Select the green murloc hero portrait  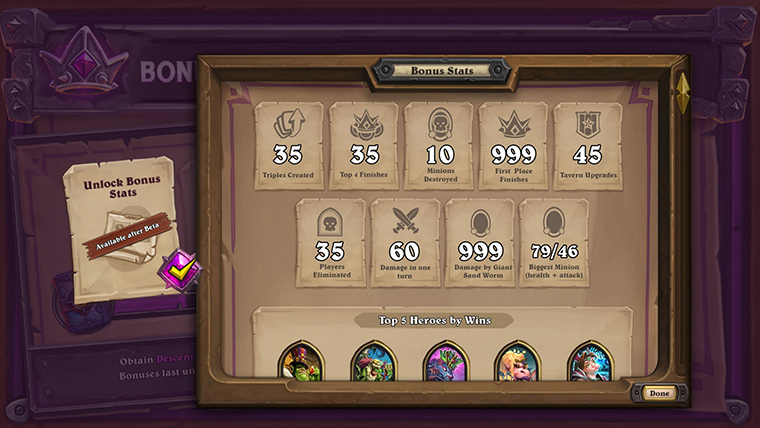[x=374, y=363]
